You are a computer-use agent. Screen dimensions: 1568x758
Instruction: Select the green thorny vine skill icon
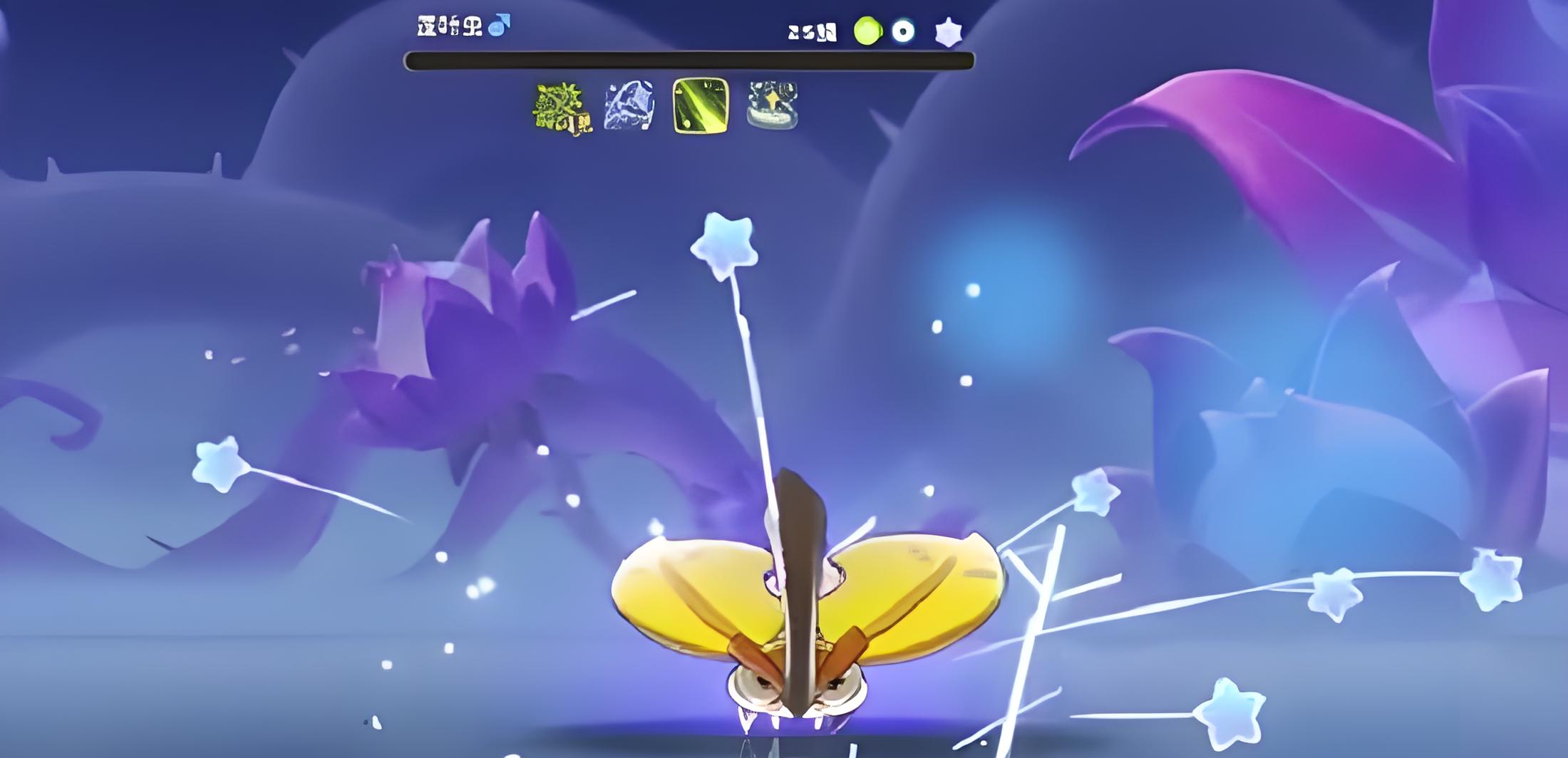pos(562,108)
